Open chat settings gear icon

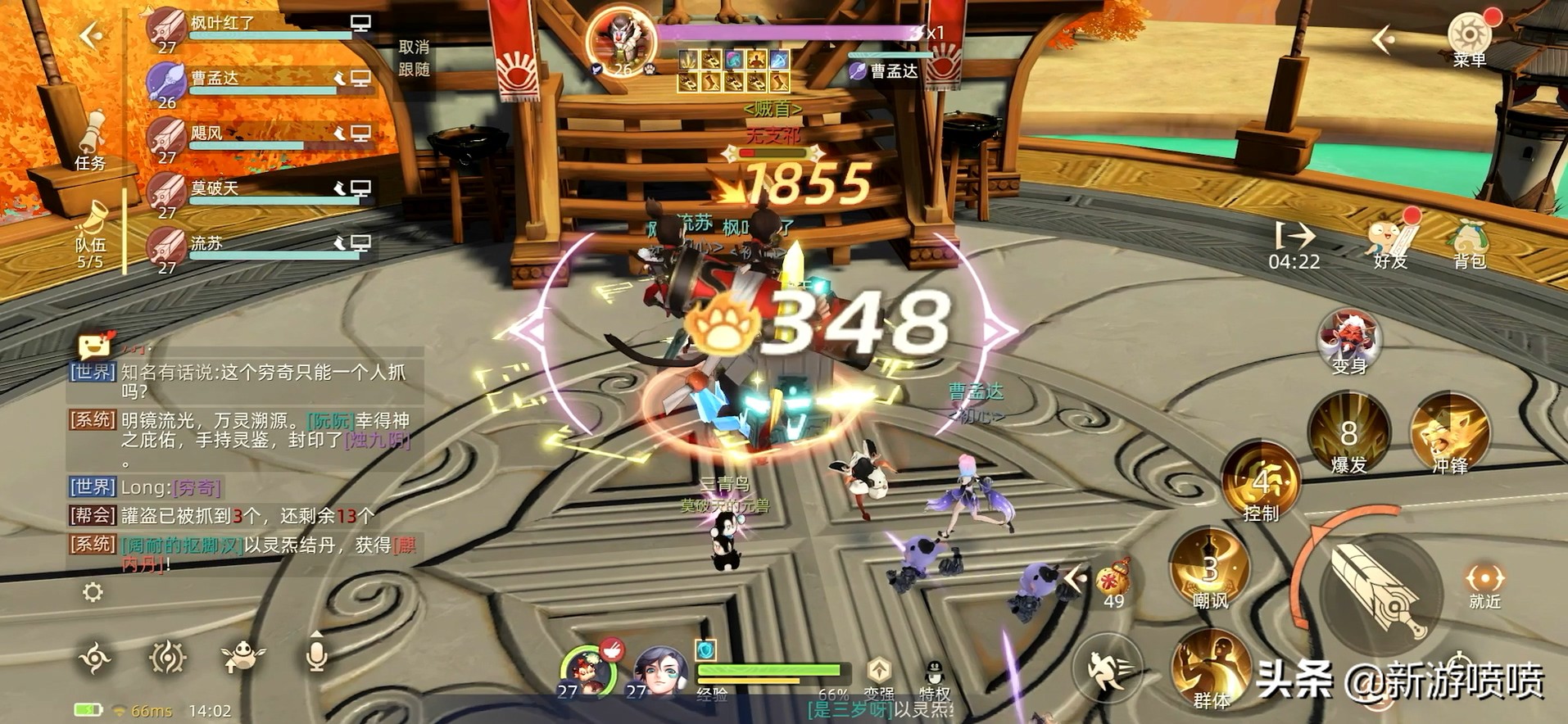pos(93,592)
